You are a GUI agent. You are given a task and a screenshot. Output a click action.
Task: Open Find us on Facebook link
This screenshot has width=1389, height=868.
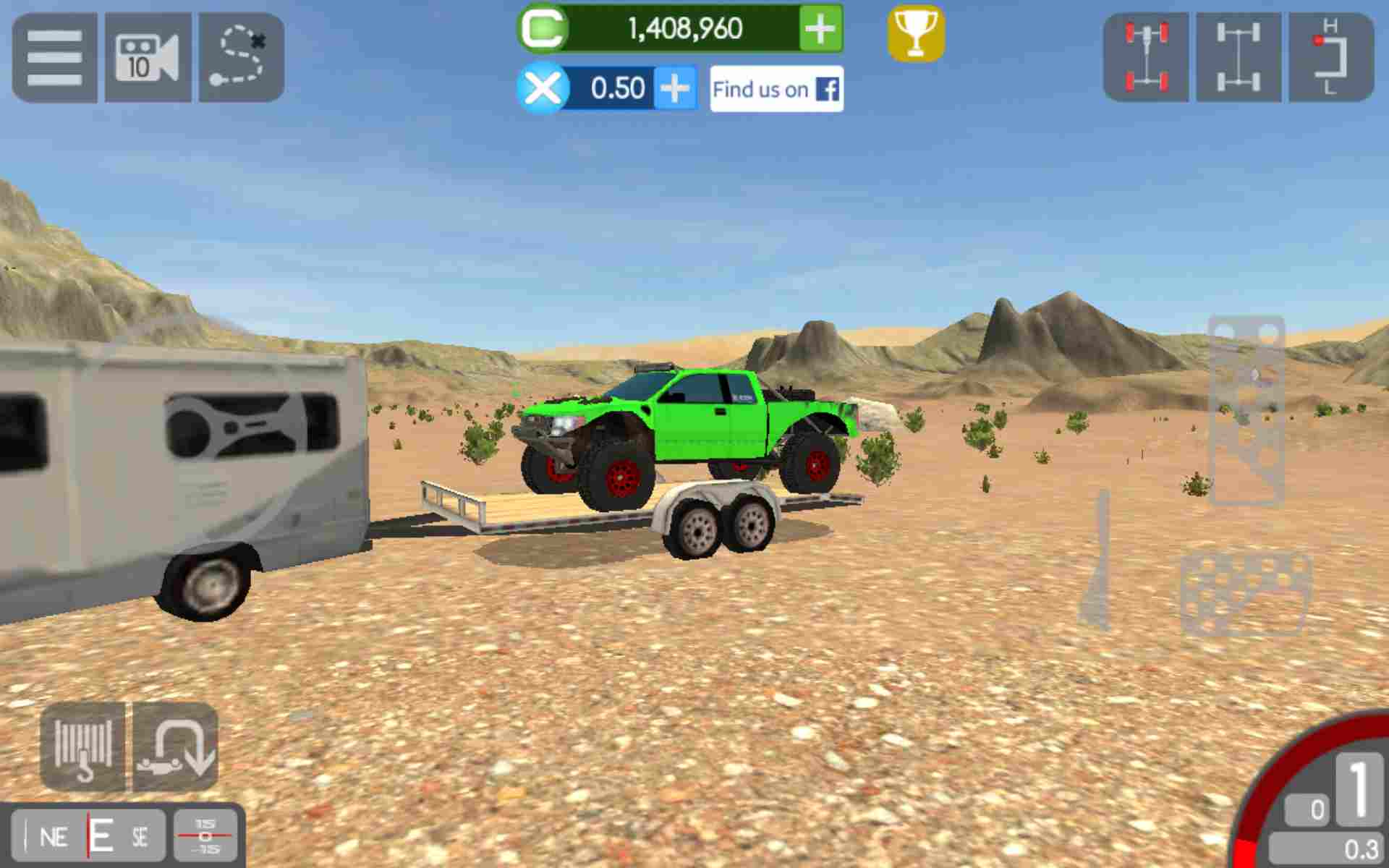776,88
